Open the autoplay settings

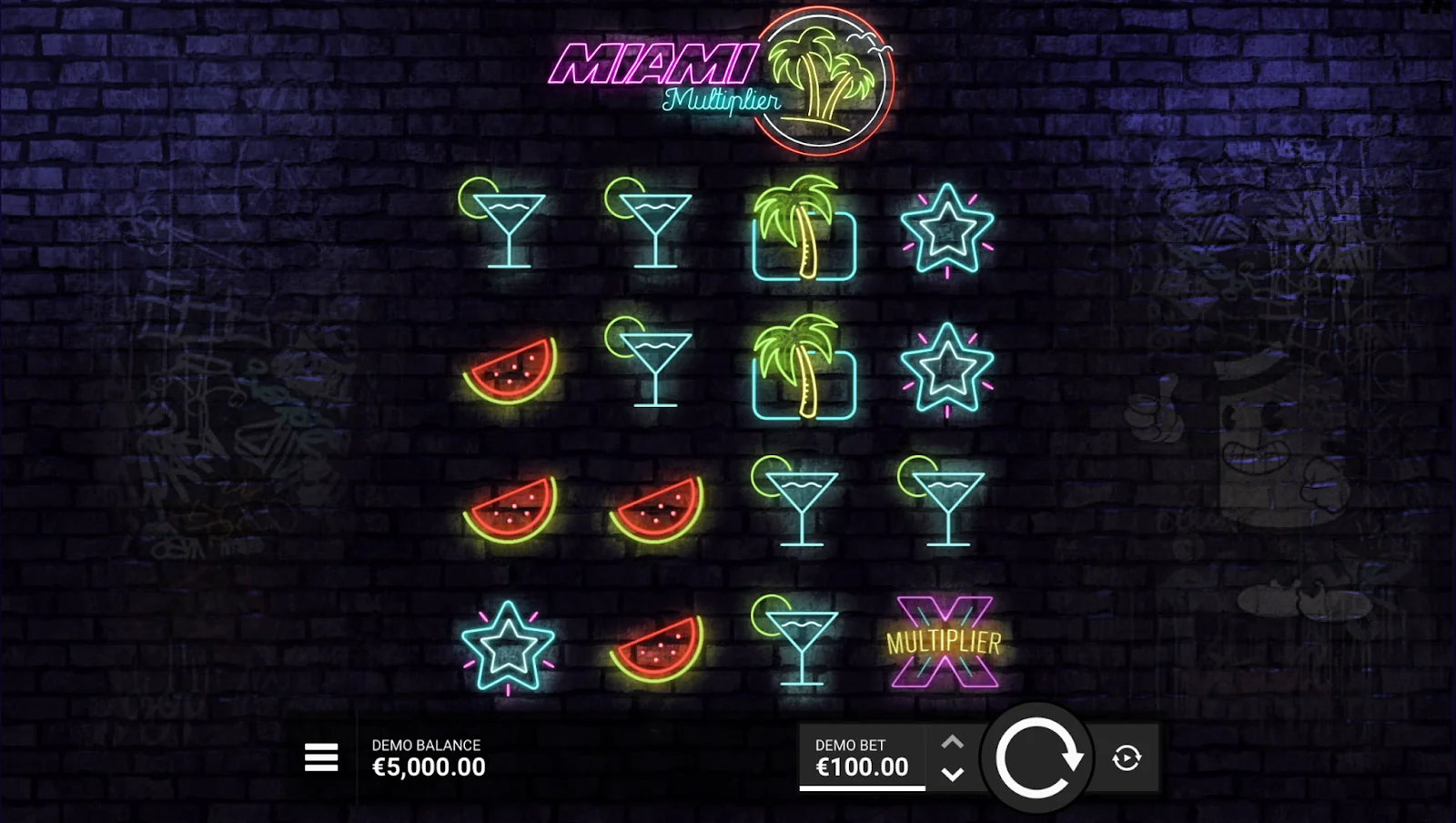point(1127,757)
